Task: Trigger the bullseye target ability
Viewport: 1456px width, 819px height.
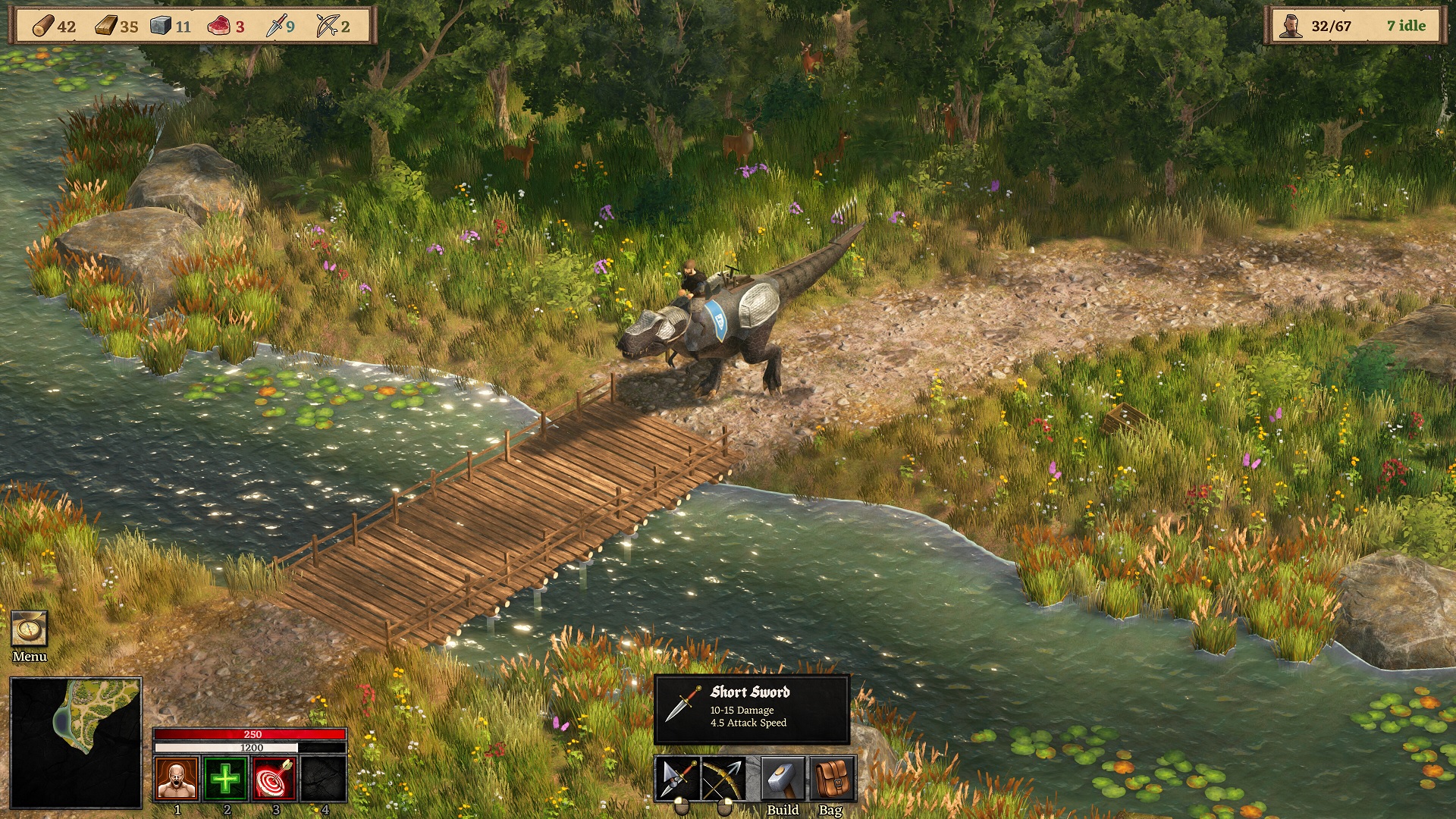Action: [274, 778]
